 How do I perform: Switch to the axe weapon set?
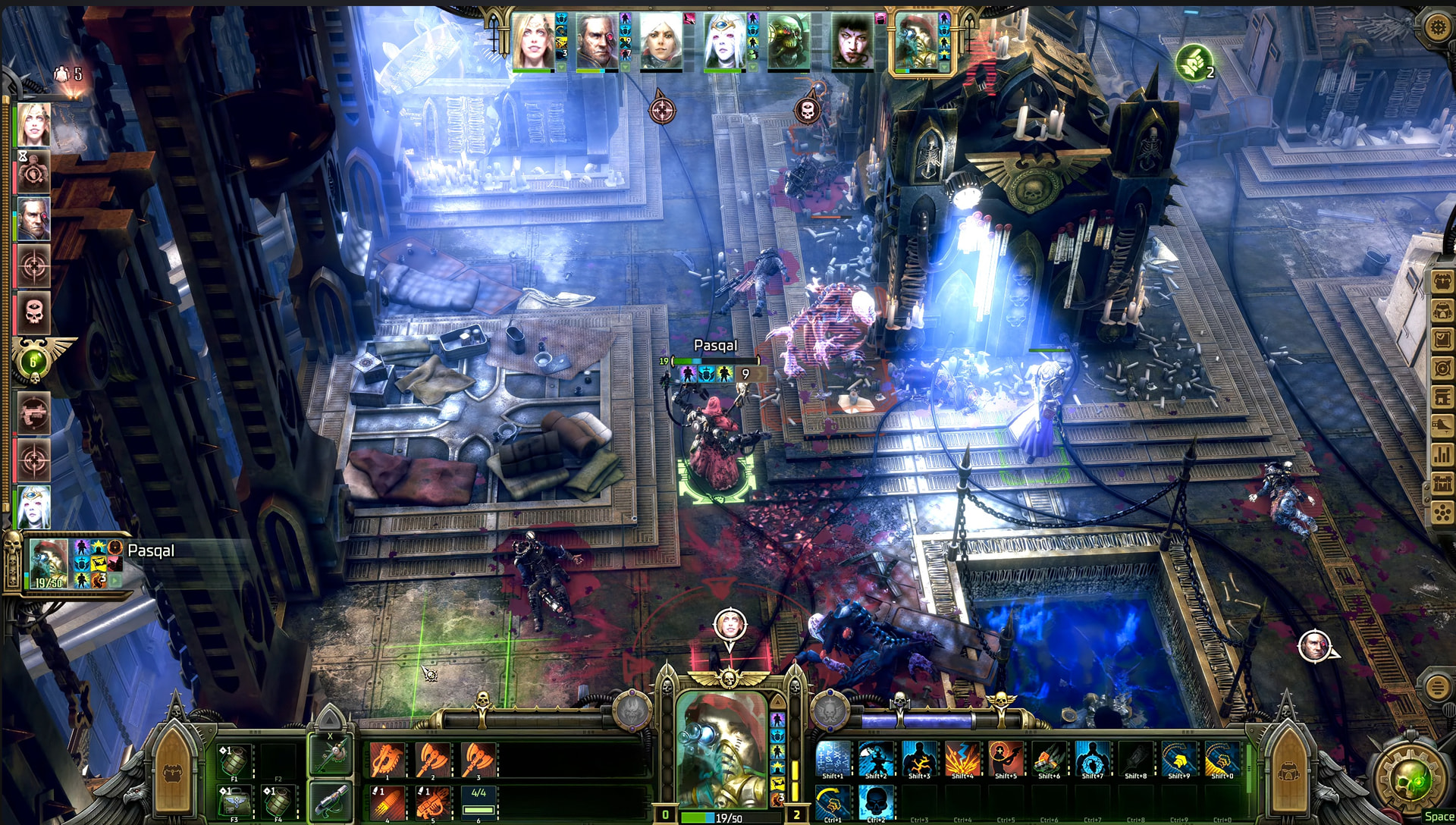click(x=331, y=754)
